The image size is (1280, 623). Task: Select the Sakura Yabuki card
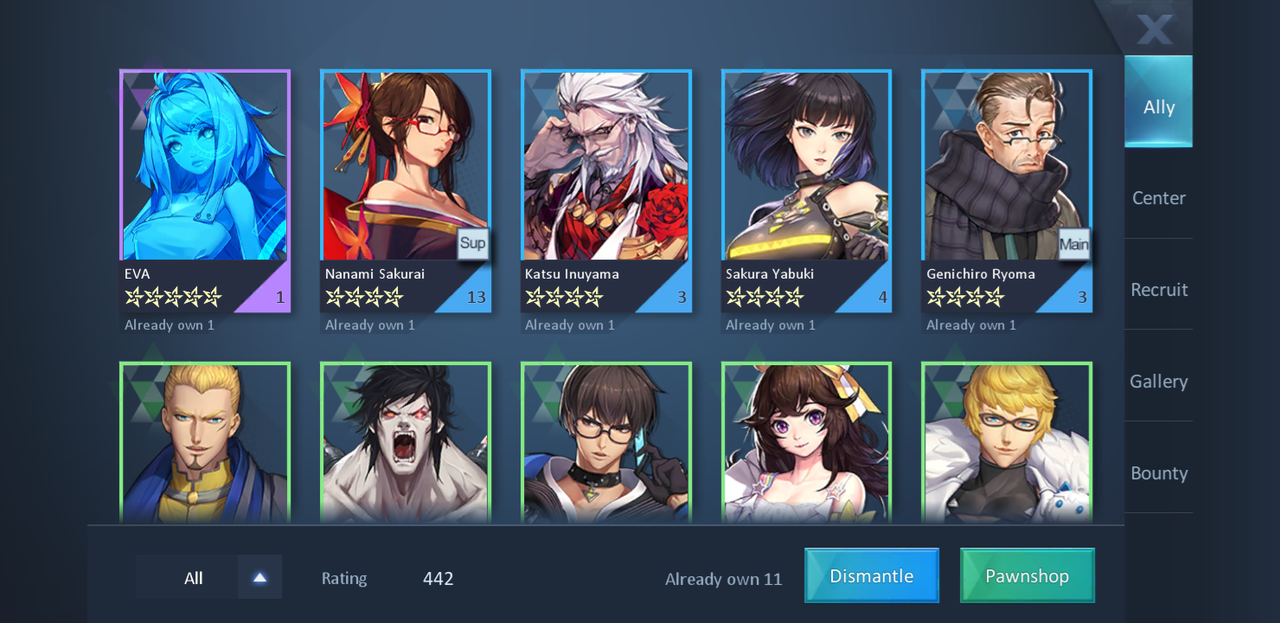806,190
